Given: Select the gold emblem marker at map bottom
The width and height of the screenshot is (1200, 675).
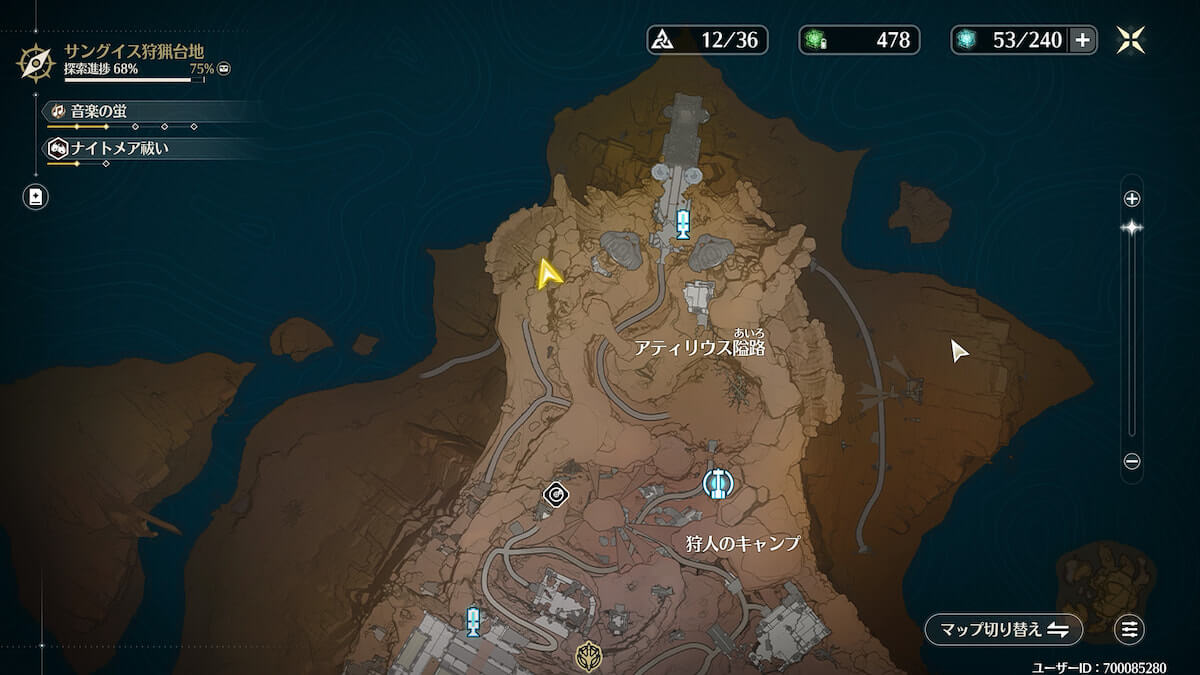Looking at the screenshot, I should click(x=588, y=655).
